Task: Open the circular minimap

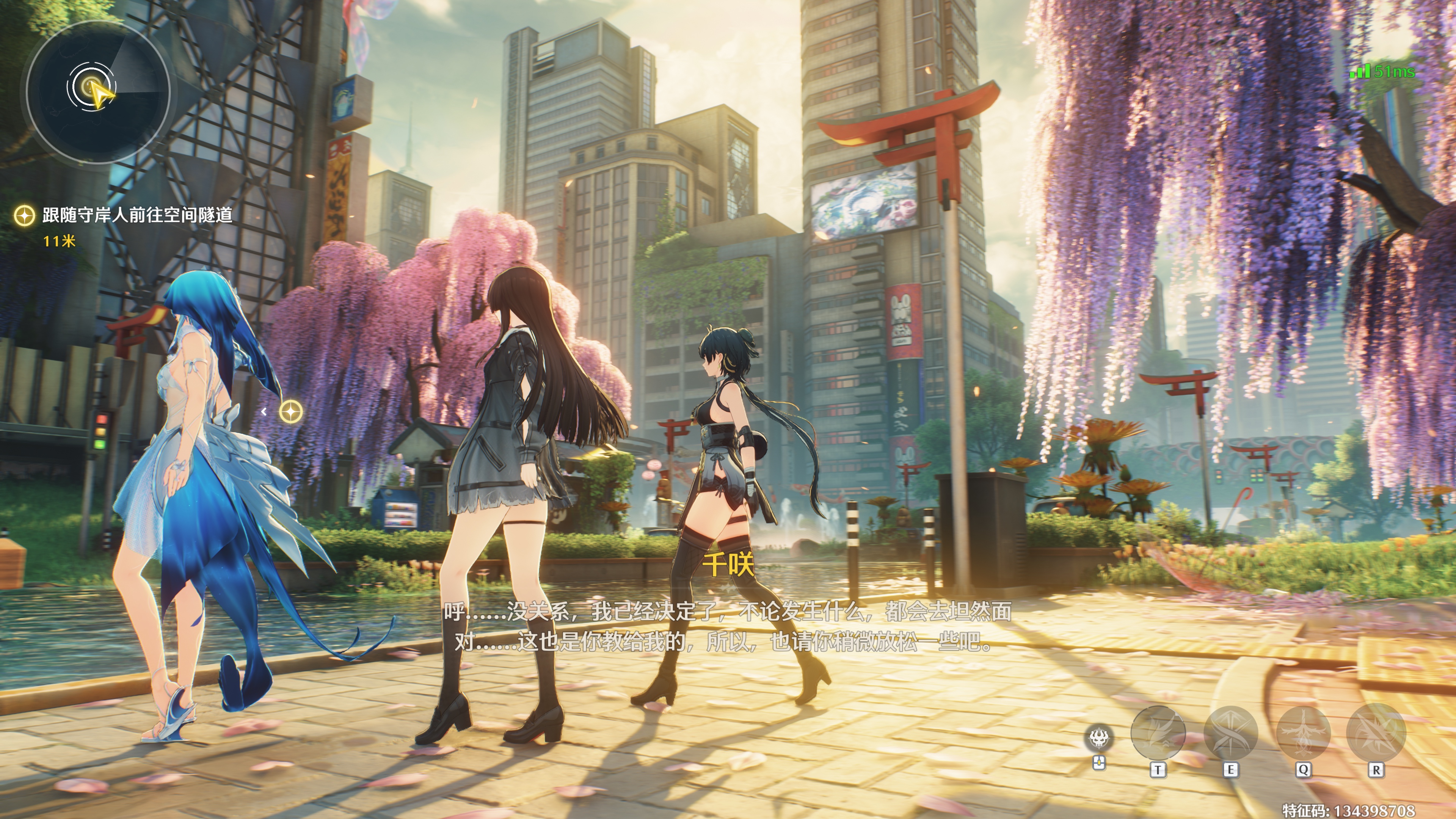Action: tap(97, 92)
